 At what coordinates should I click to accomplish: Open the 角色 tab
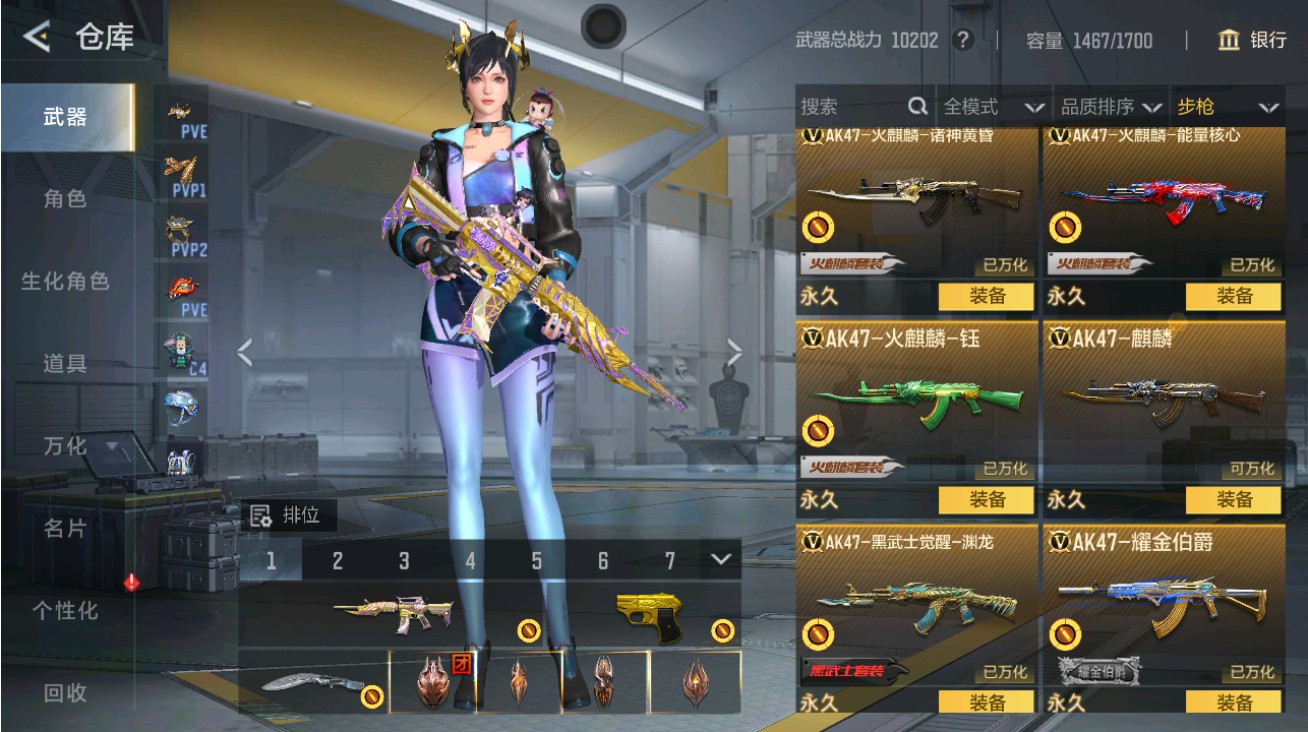(66, 199)
